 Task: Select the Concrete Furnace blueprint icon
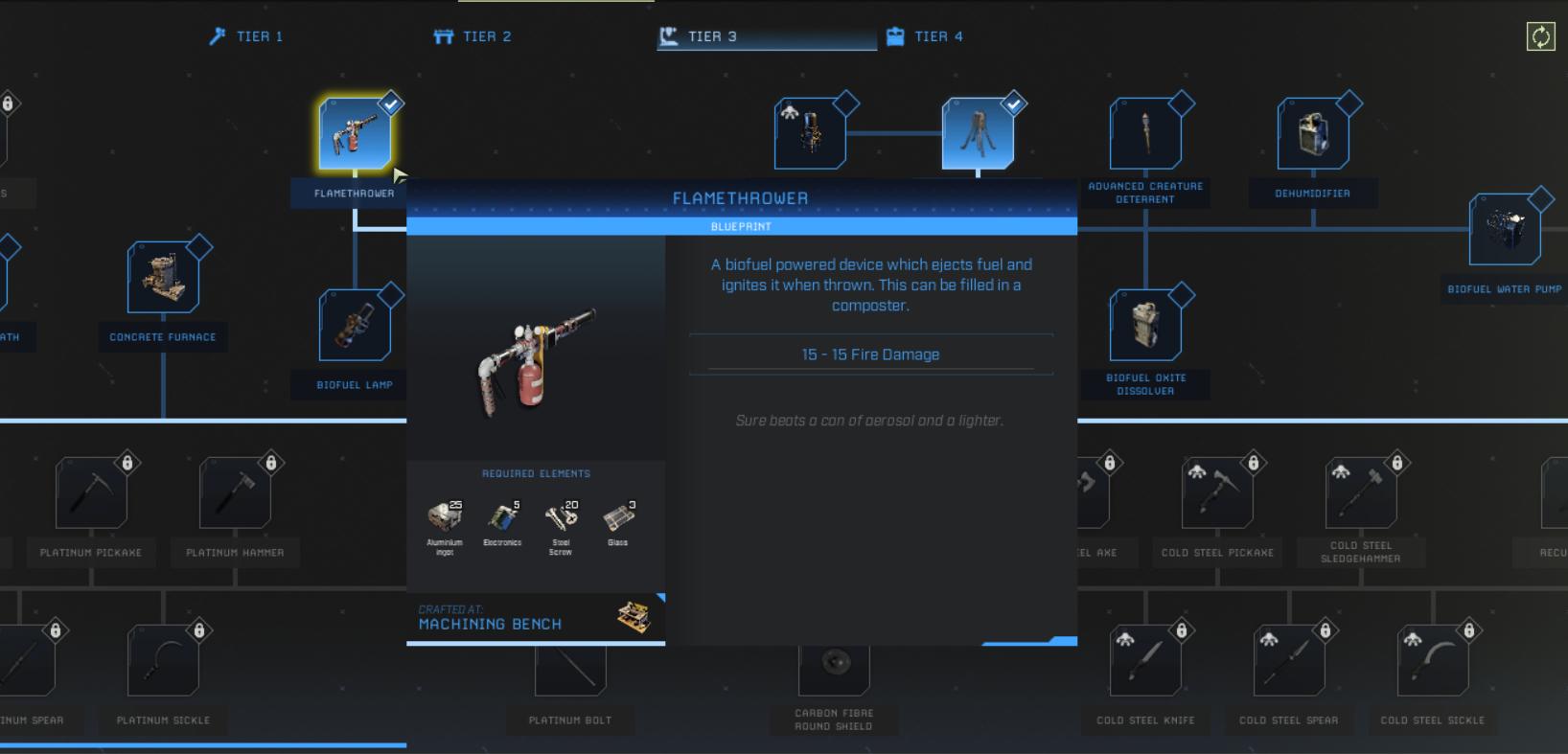[163, 277]
